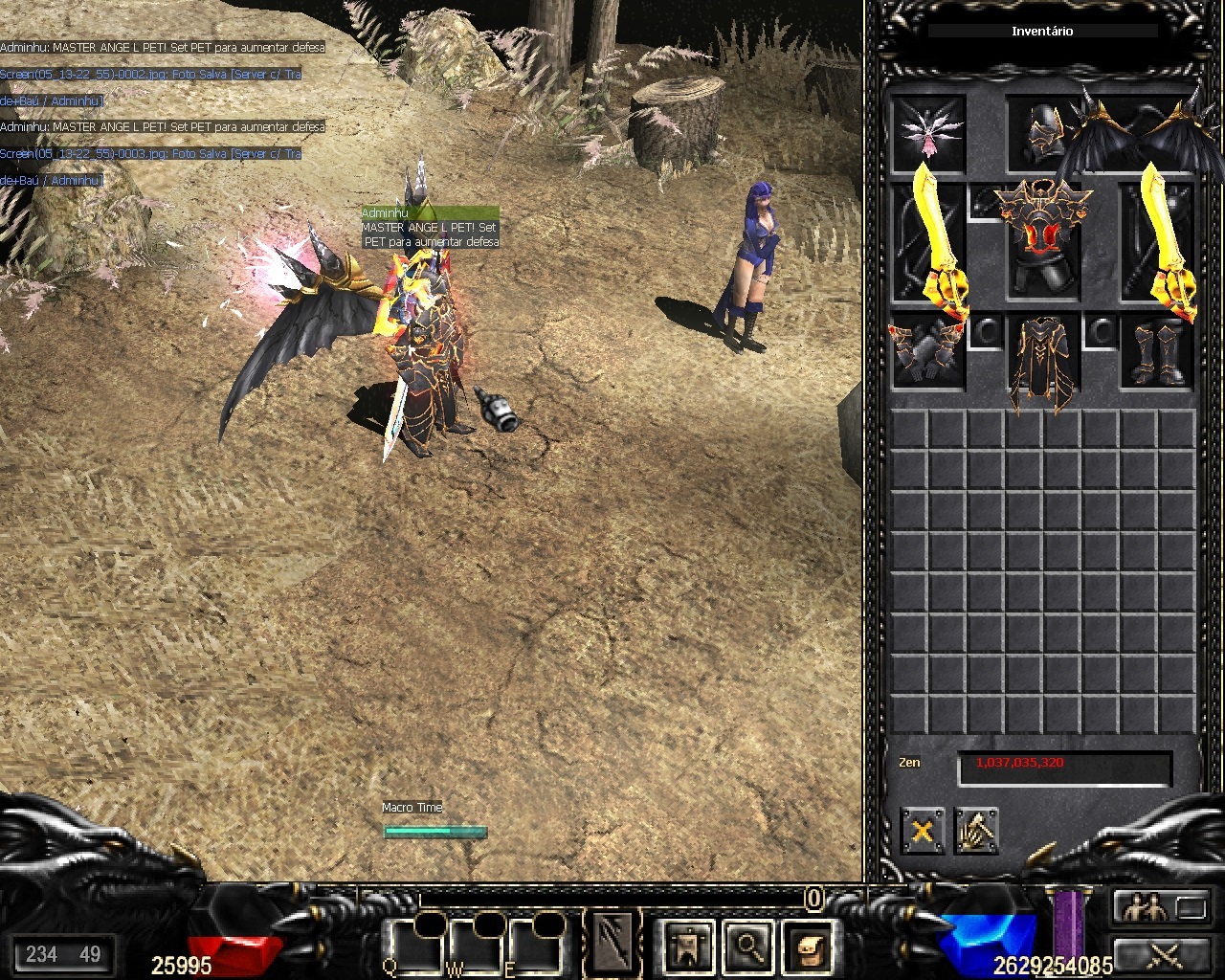
Task: Select the equipped gloves slot
Action: pyautogui.click(x=927, y=351)
